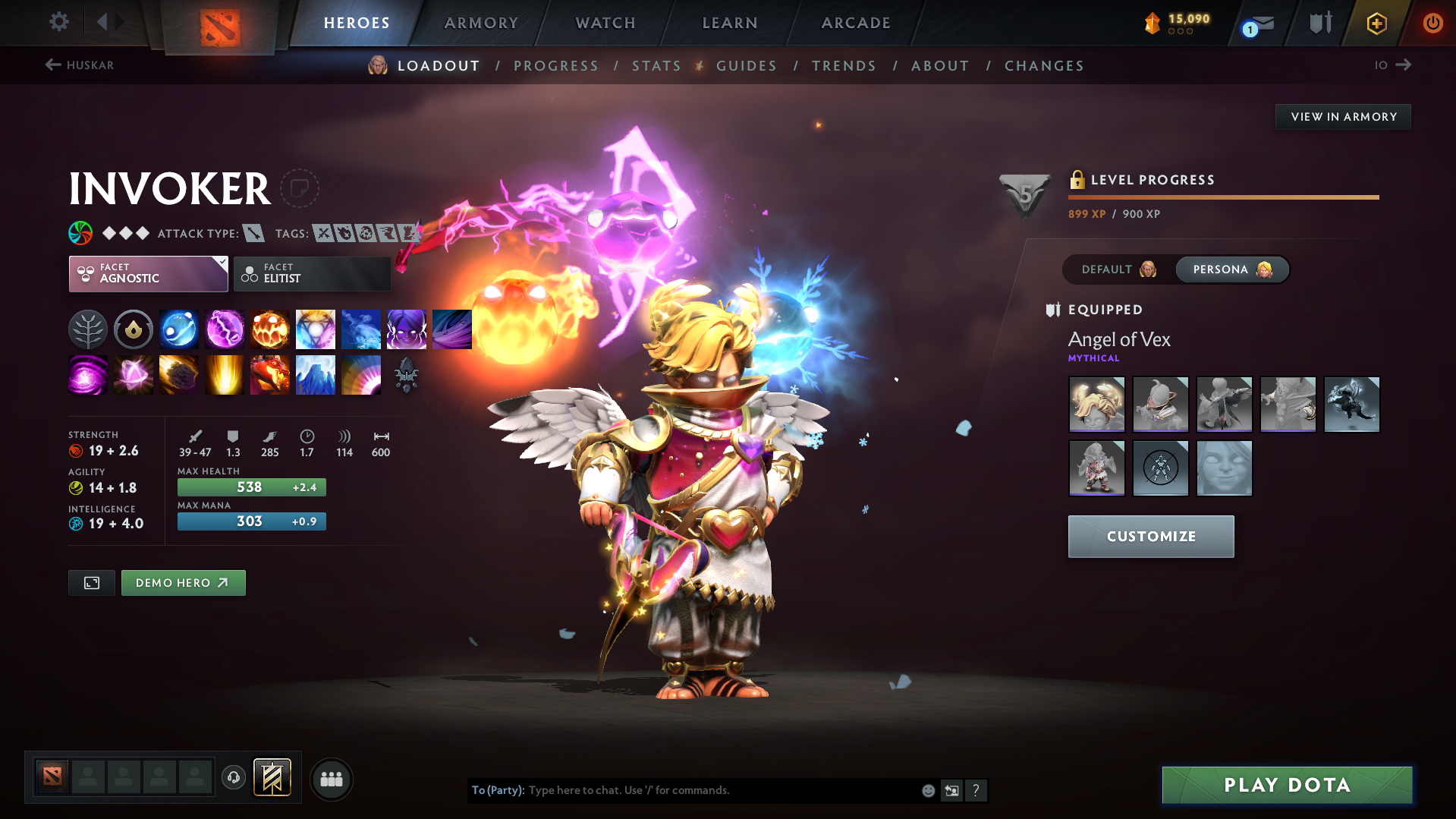Viewport: 1456px width, 819px height.
Task: Select the Elitist facet
Action: (x=312, y=273)
